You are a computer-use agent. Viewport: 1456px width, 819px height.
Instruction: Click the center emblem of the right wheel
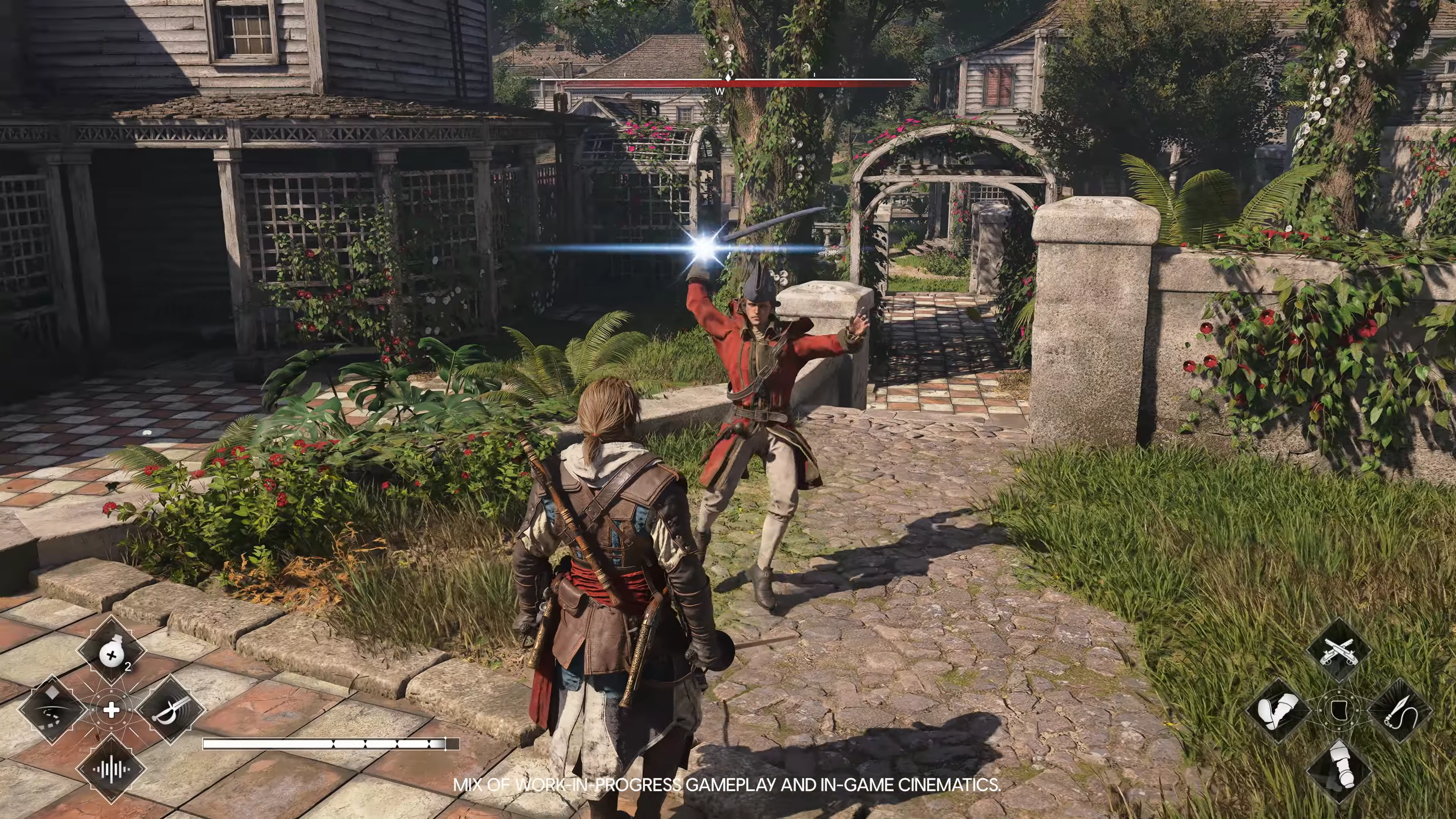1340,710
